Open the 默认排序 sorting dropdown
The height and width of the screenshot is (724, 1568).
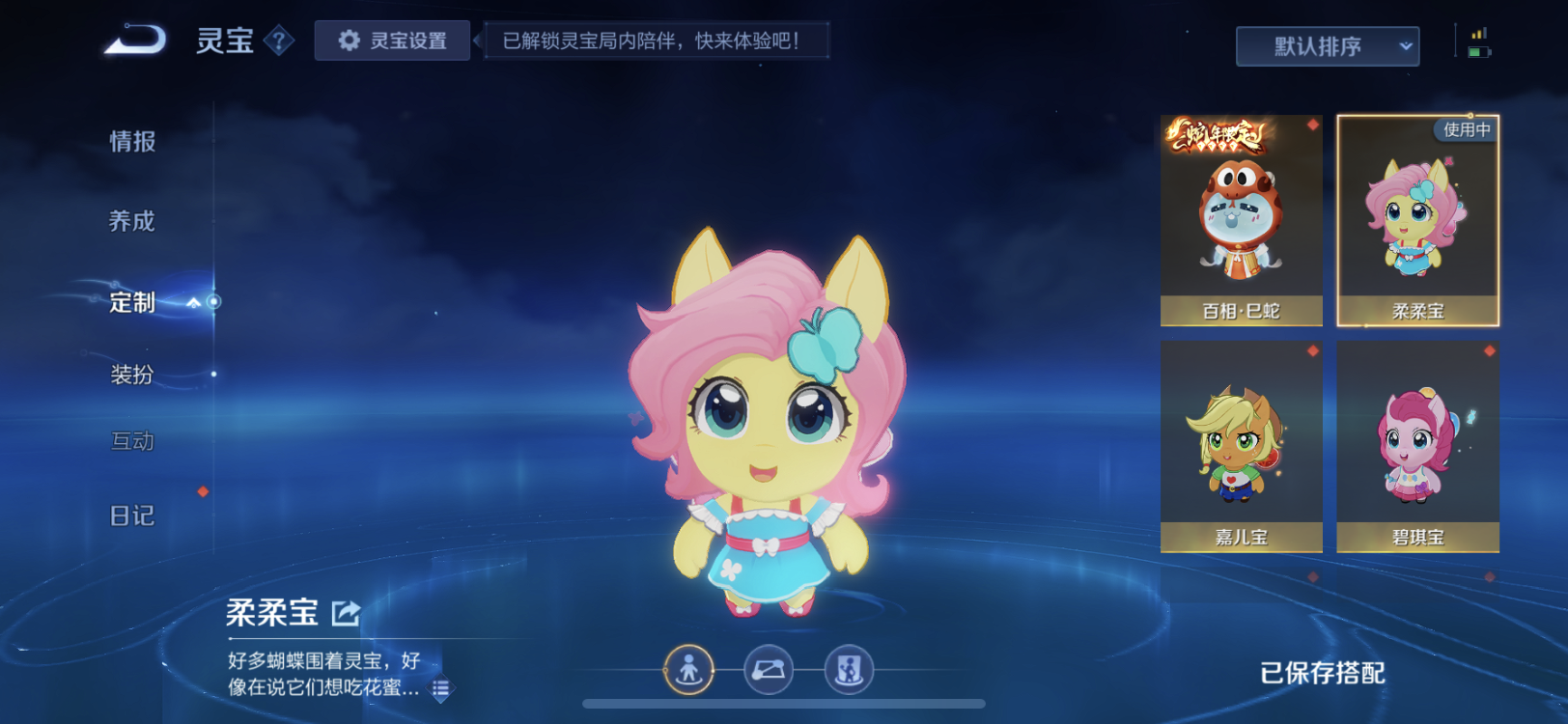[x=1327, y=44]
